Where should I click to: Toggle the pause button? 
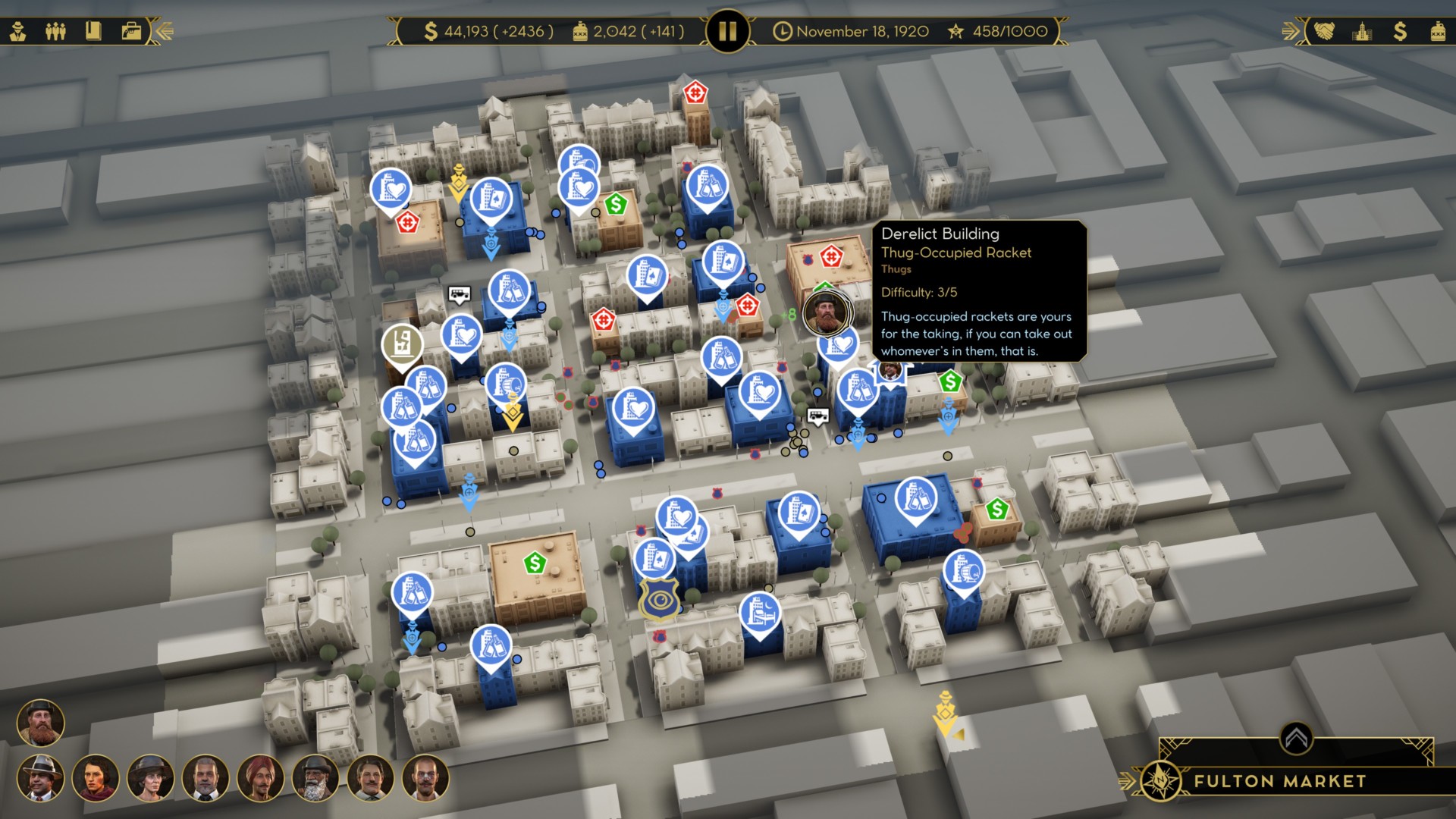point(727,31)
